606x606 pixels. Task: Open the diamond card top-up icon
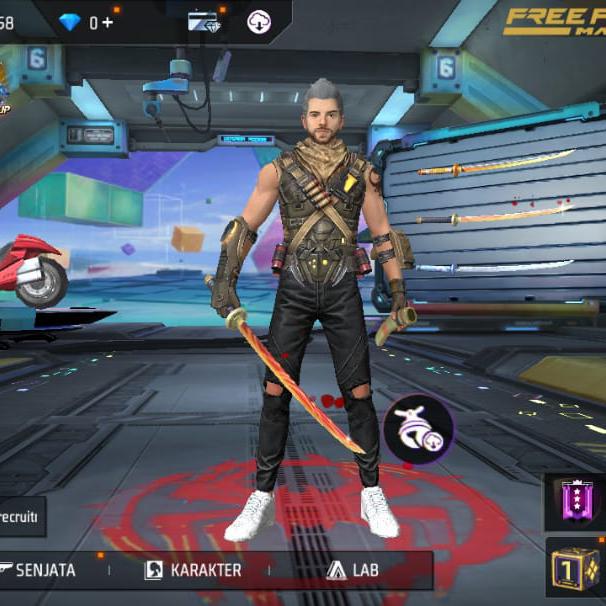point(204,21)
